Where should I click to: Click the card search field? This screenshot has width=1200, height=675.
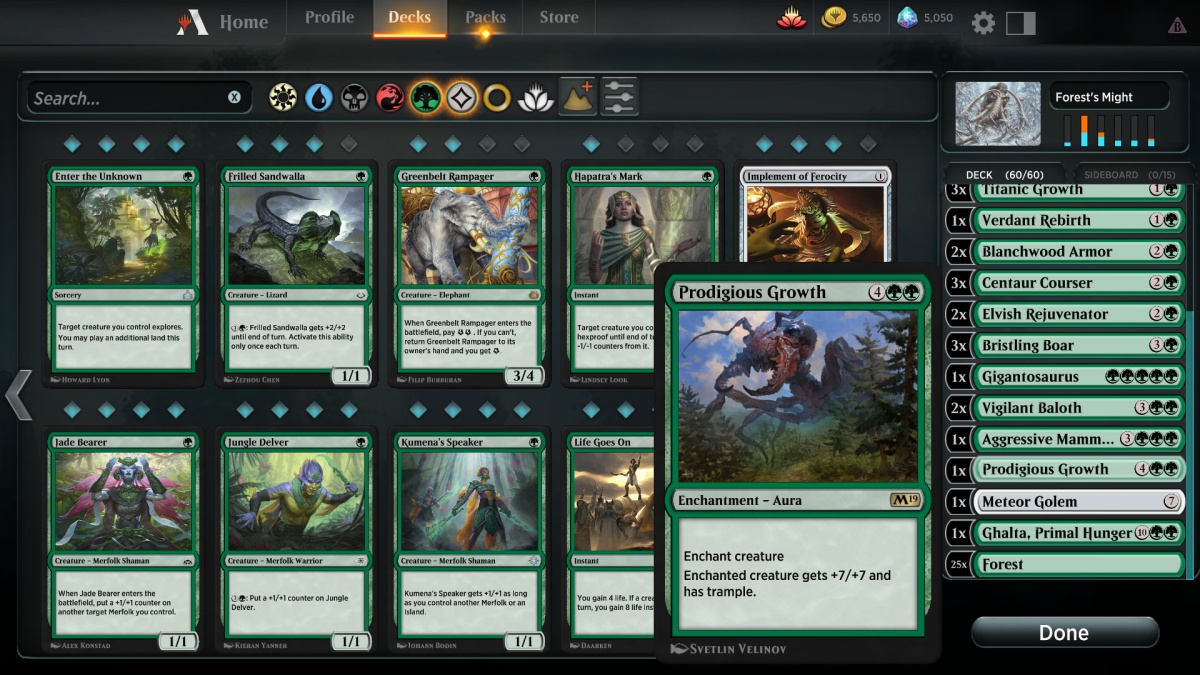point(125,98)
